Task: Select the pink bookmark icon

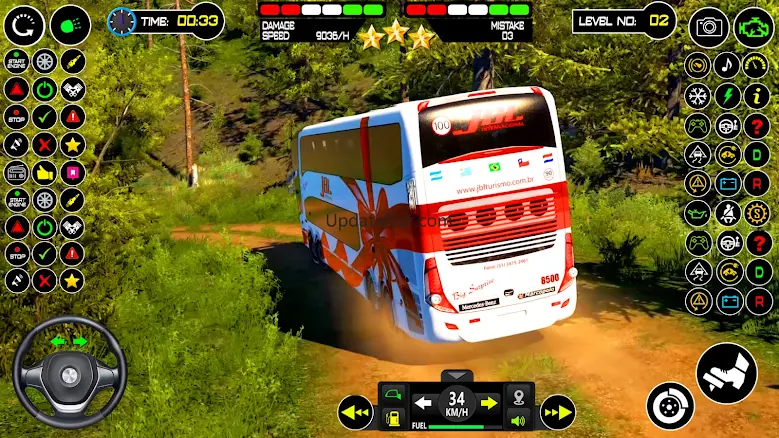Action: point(72,171)
